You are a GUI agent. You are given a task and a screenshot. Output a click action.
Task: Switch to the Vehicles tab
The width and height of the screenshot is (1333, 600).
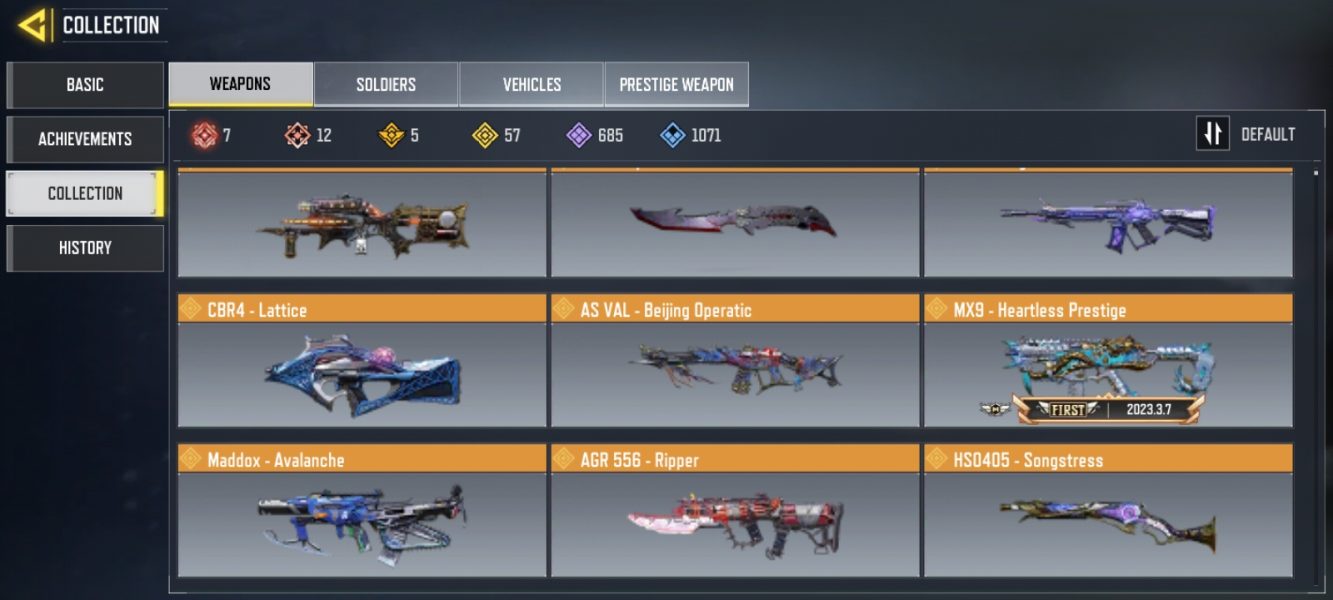531,84
